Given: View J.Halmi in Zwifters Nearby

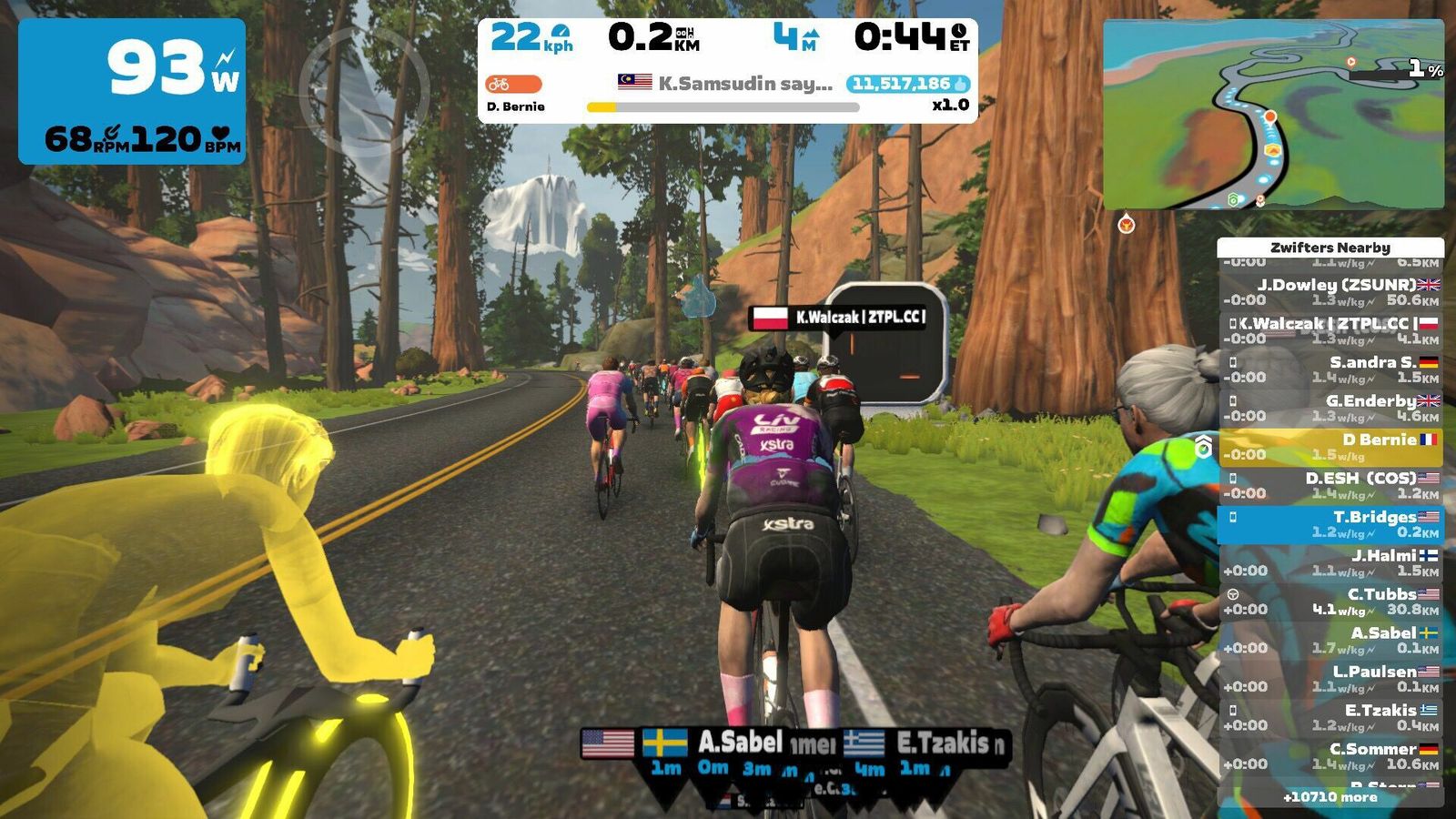Looking at the screenshot, I should (x=1330, y=562).
